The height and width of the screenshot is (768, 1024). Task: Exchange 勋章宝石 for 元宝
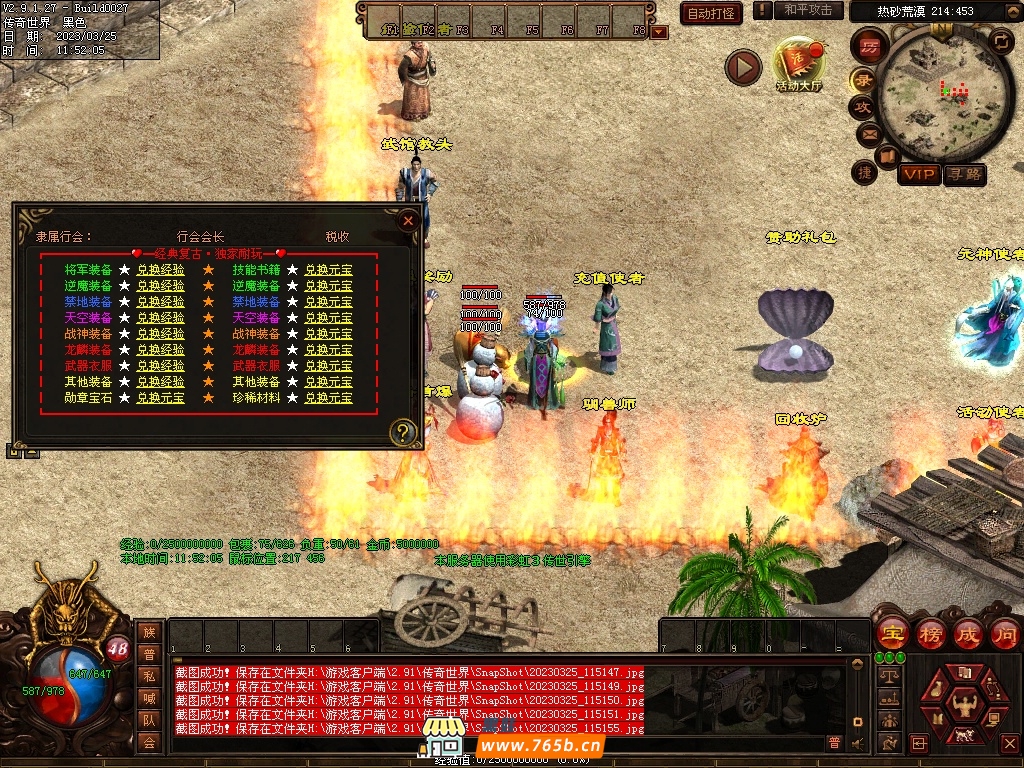(x=160, y=398)
